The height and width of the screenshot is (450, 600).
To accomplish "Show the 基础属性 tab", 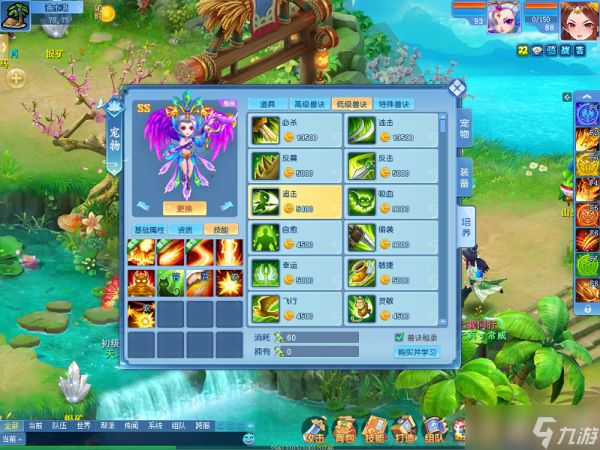I will pyautogui.click(x=150, y=230).
